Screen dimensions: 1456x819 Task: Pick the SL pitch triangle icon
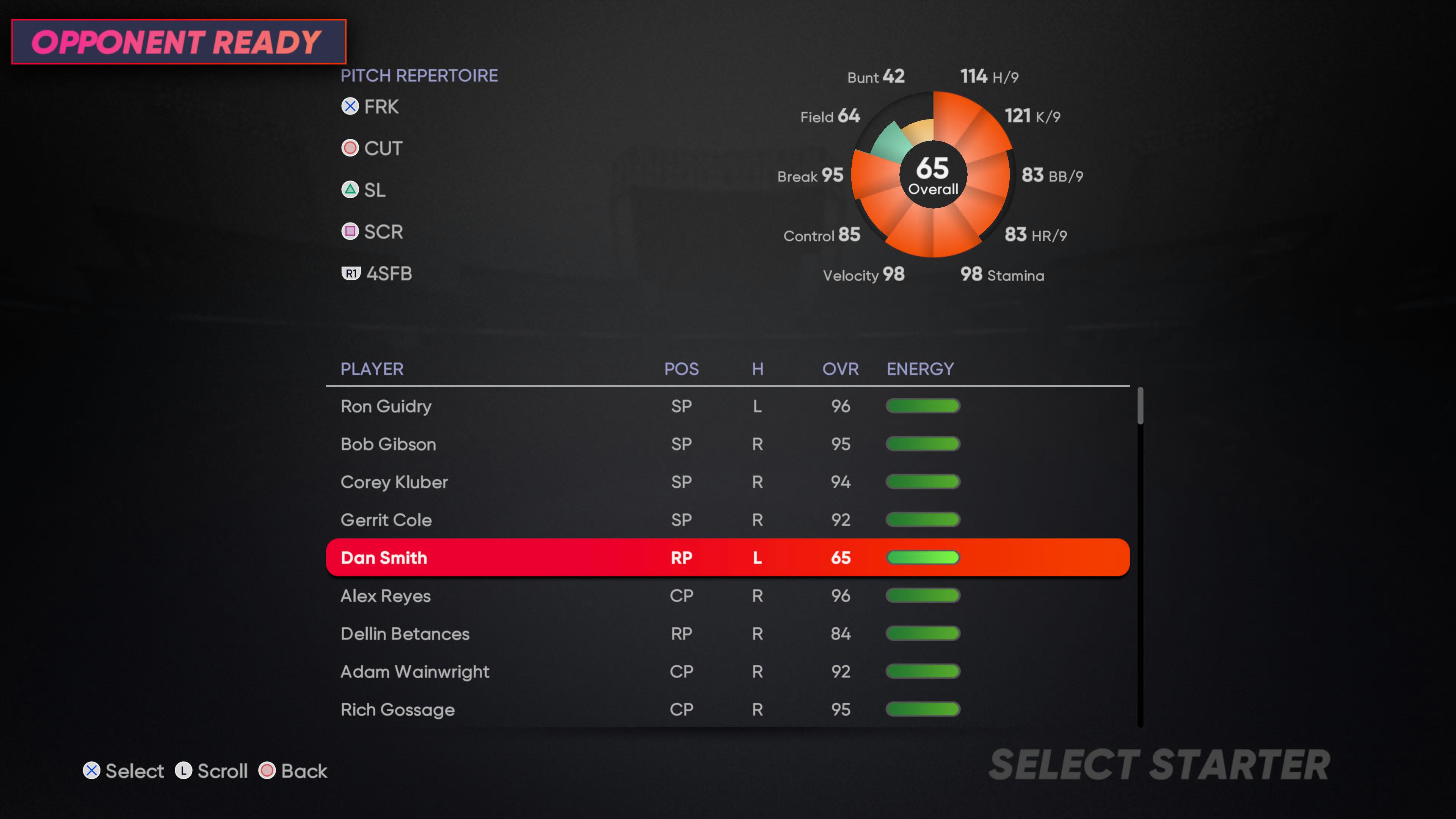349,190
